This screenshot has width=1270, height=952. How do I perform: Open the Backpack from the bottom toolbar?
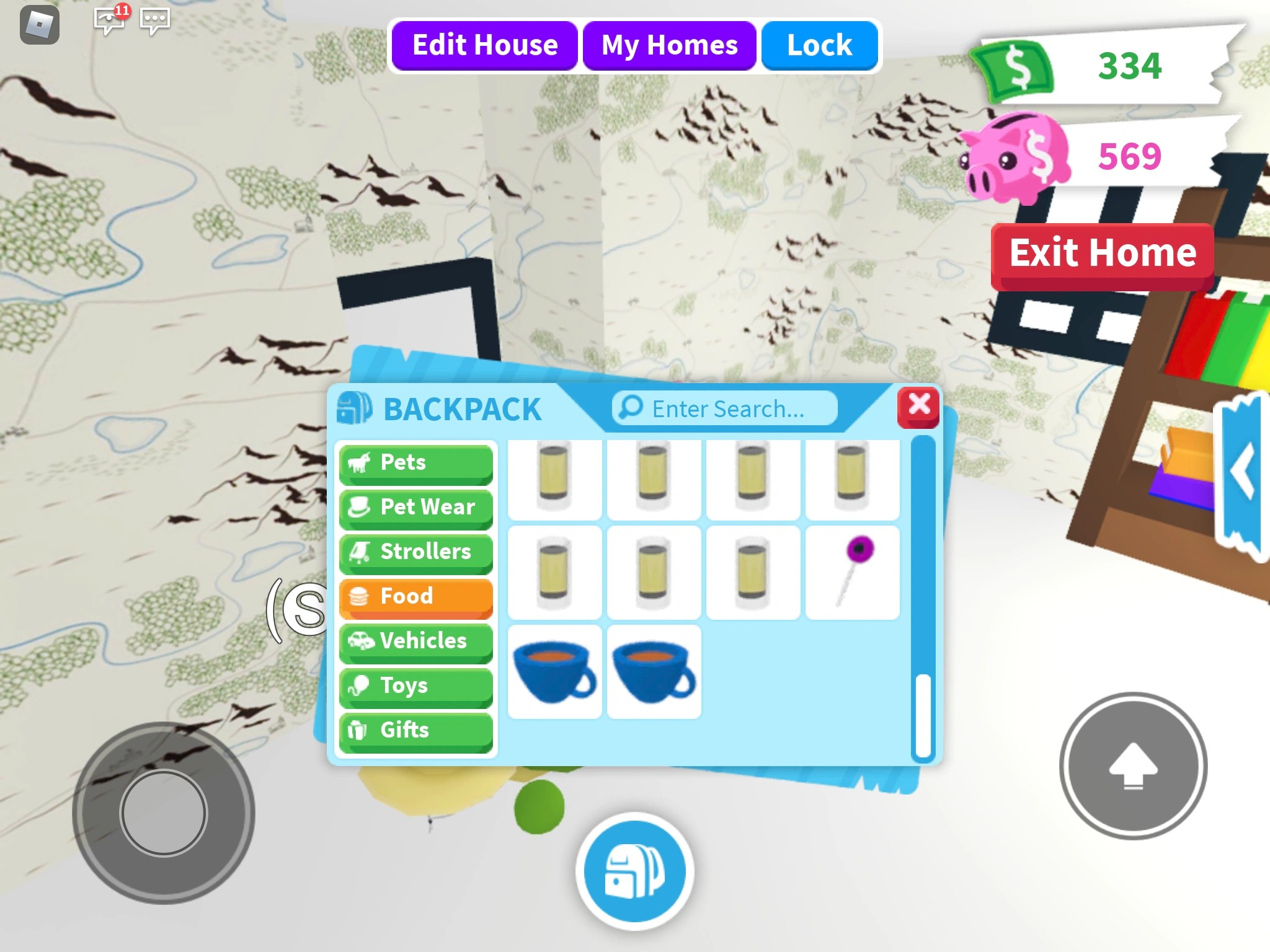(634, 869)
